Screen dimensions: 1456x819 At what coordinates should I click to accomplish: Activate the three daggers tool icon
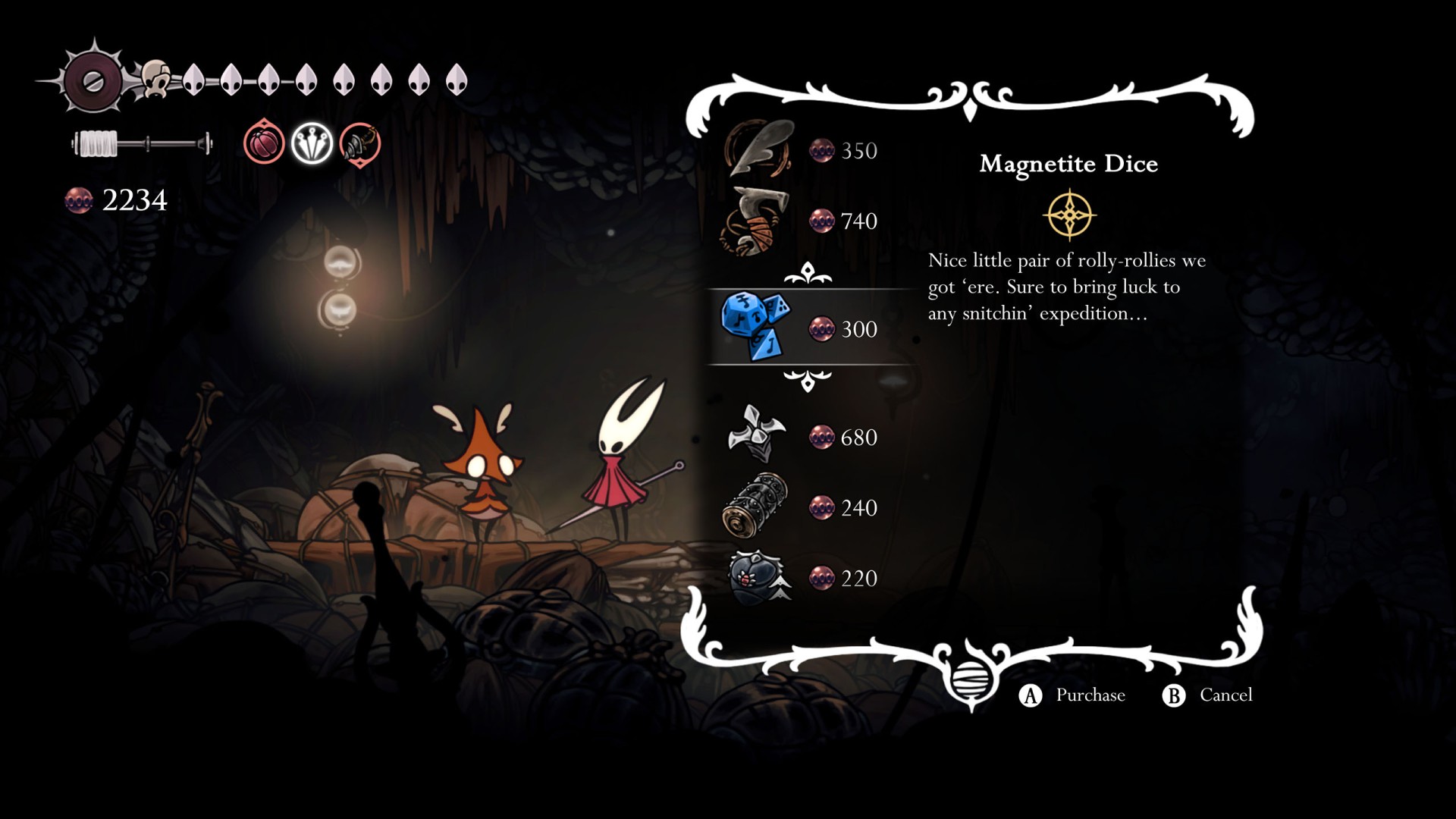click(312, 143)
